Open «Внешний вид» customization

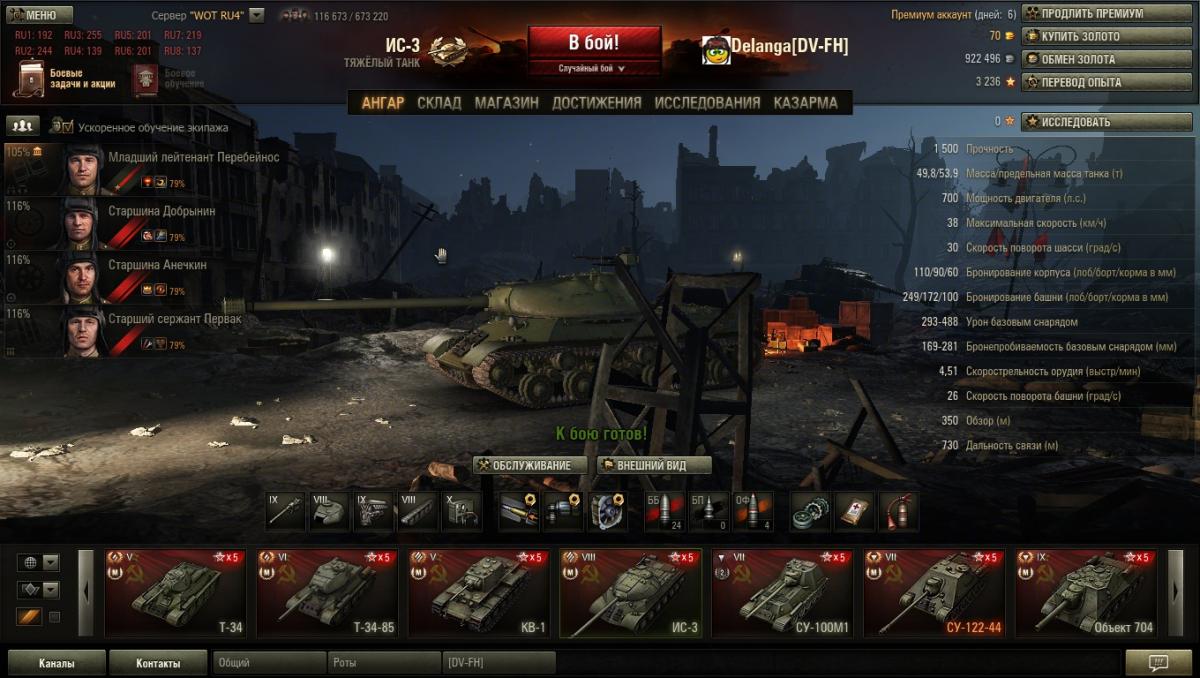(x=654, y=465)
